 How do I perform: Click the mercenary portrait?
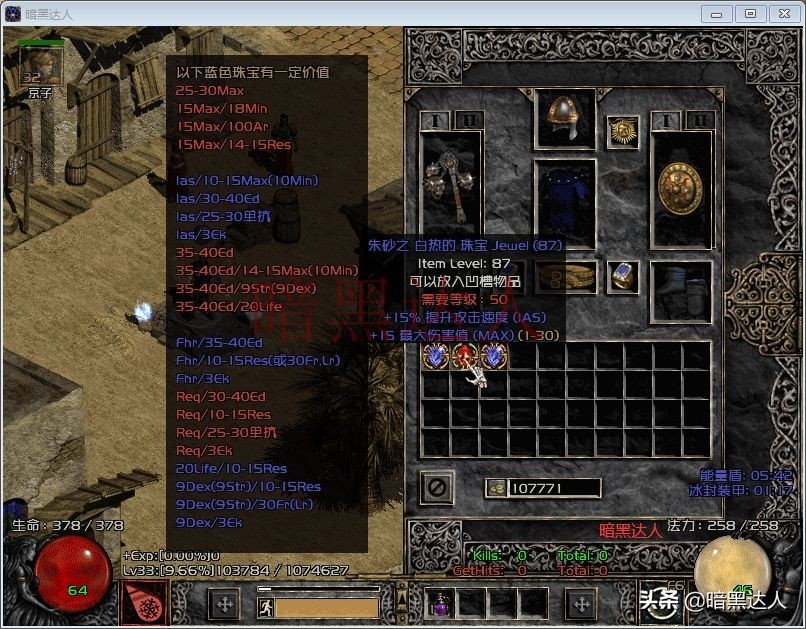[41, 66]
